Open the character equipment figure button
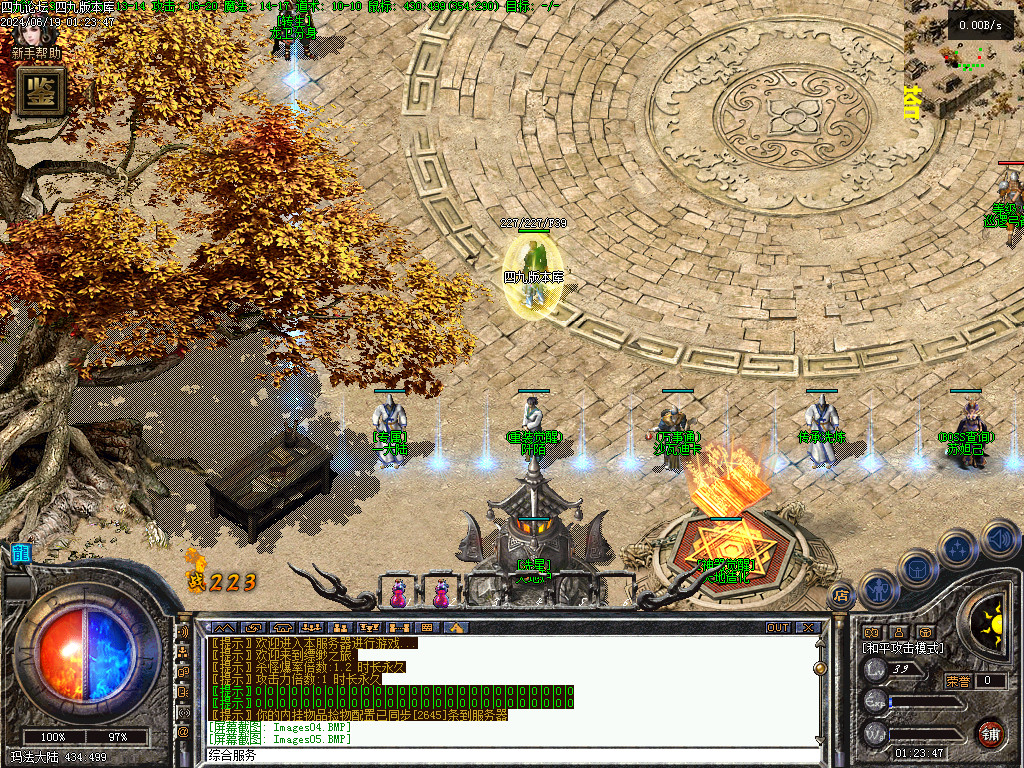This screenshot has height=768, width=1024. pyautogui.click(x=877, y=589)
